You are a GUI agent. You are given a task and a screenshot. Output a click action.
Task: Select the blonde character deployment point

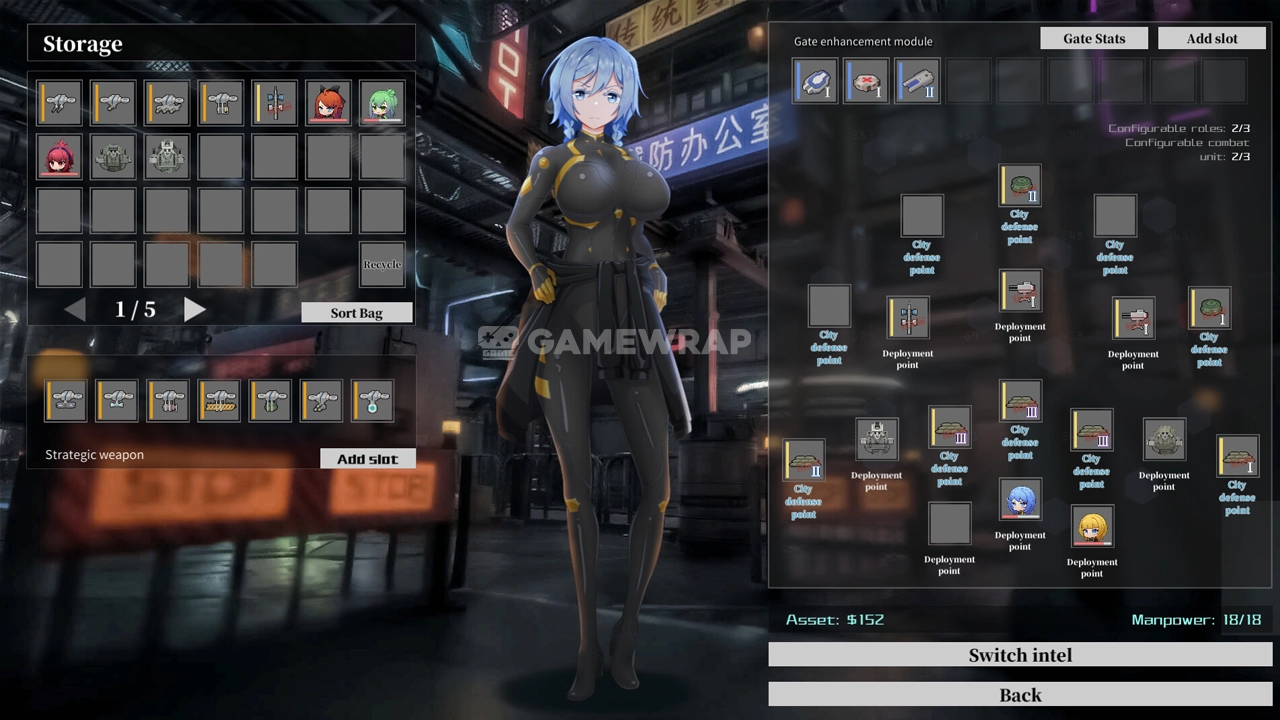pyautogui.click(x=1092, y=526)
